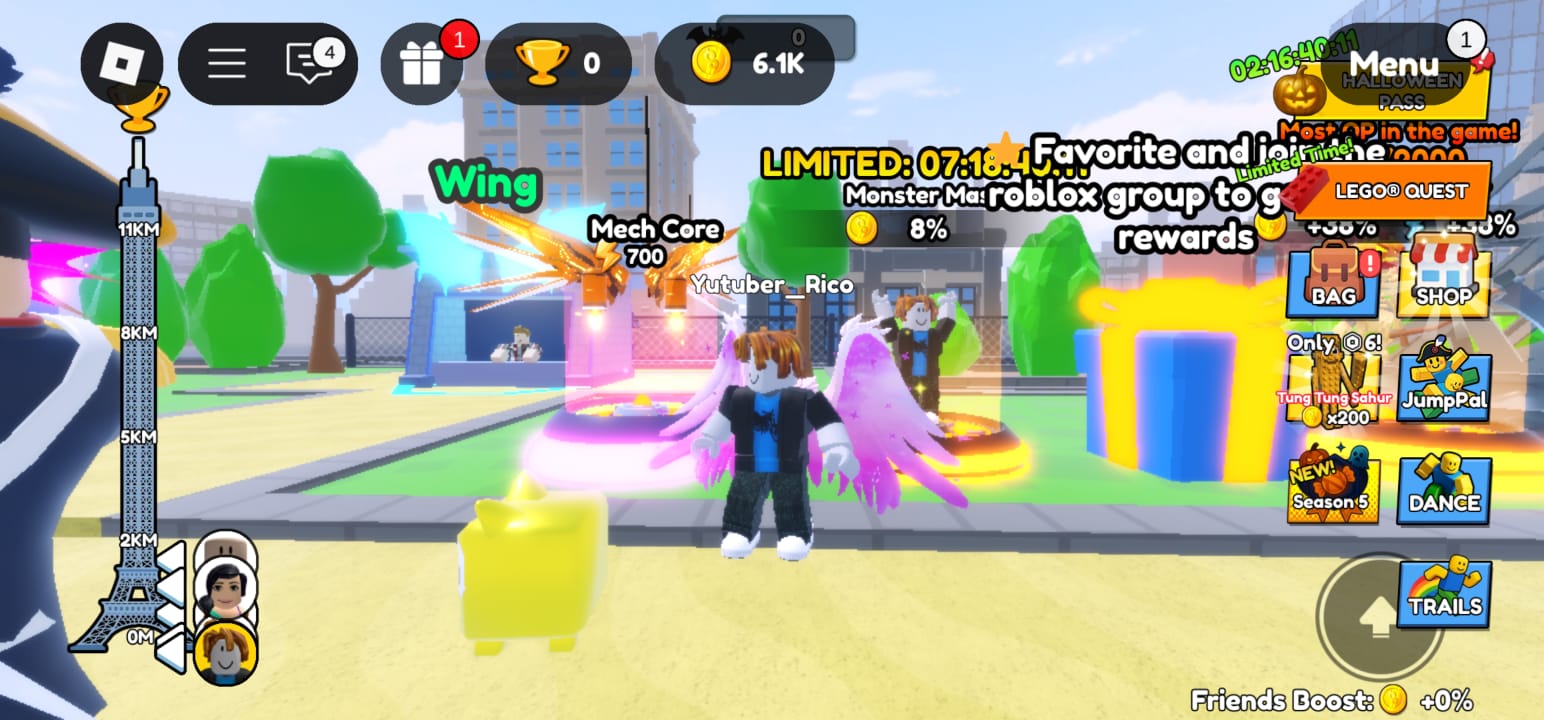The width and height of the screenshot is (1544, 720).
Task: Open the Roblox logo menu
Action: point(121,64)
